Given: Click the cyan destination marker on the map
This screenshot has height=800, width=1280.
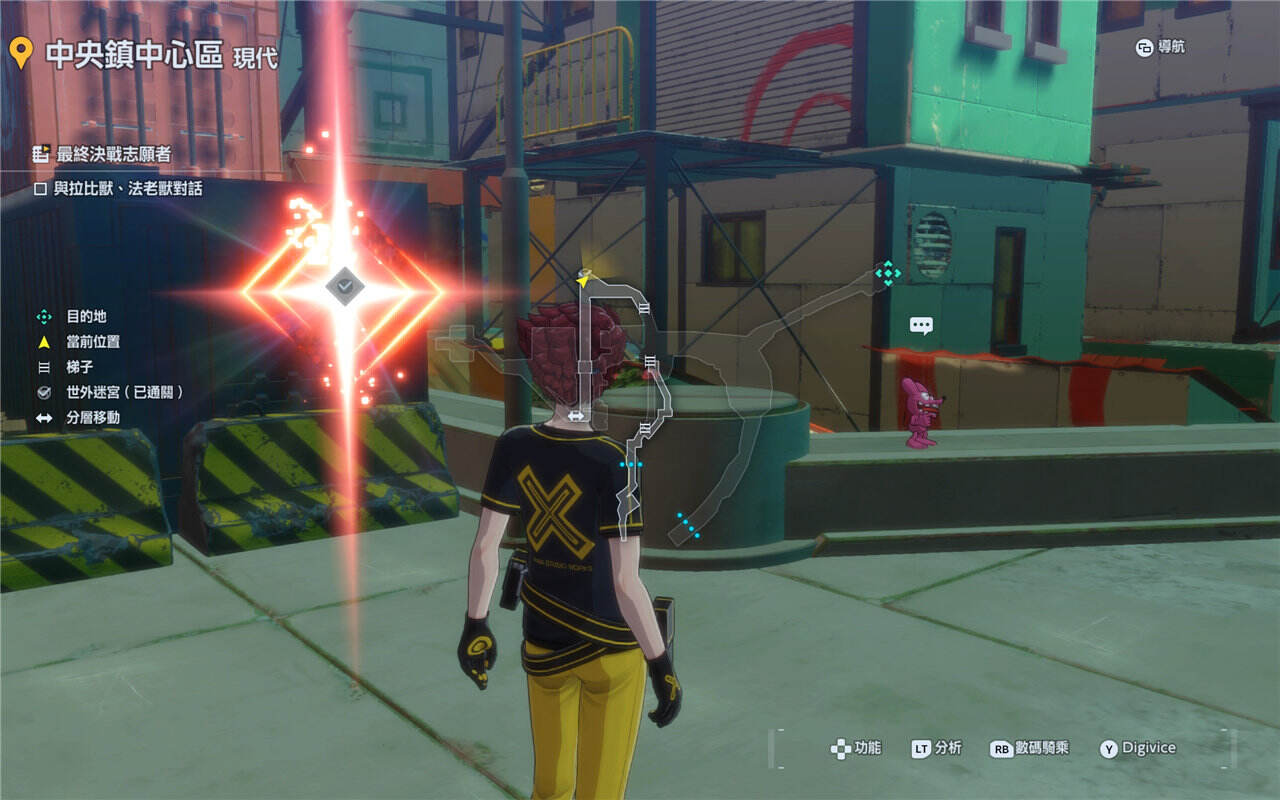Looking at the screenshot, I should pyautogui.click(x=887, y=273).
